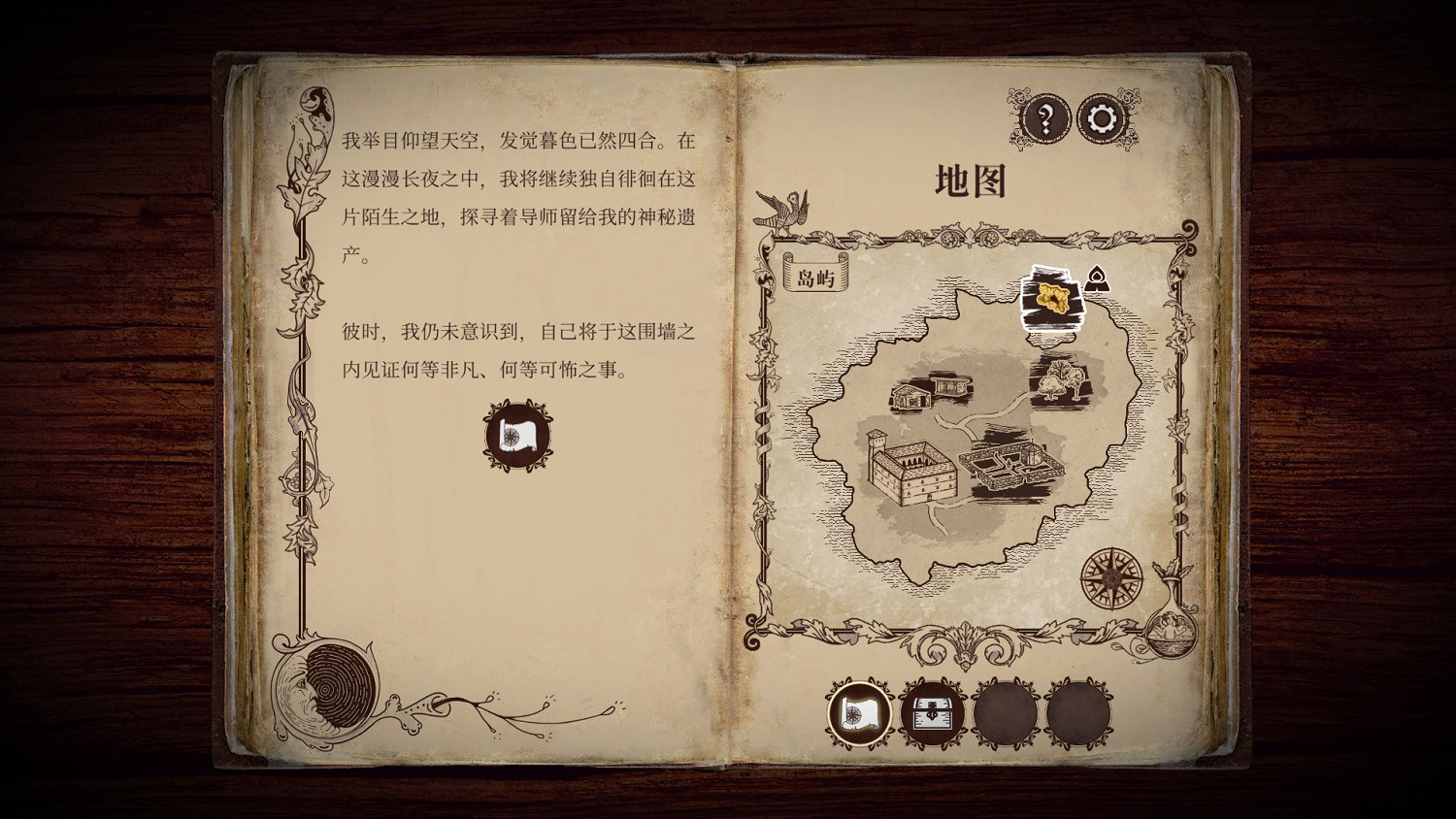Screen dimensions: 1456x819
Task: Select the scratched-out cave sticker on the map
Action: point(1050,298)
